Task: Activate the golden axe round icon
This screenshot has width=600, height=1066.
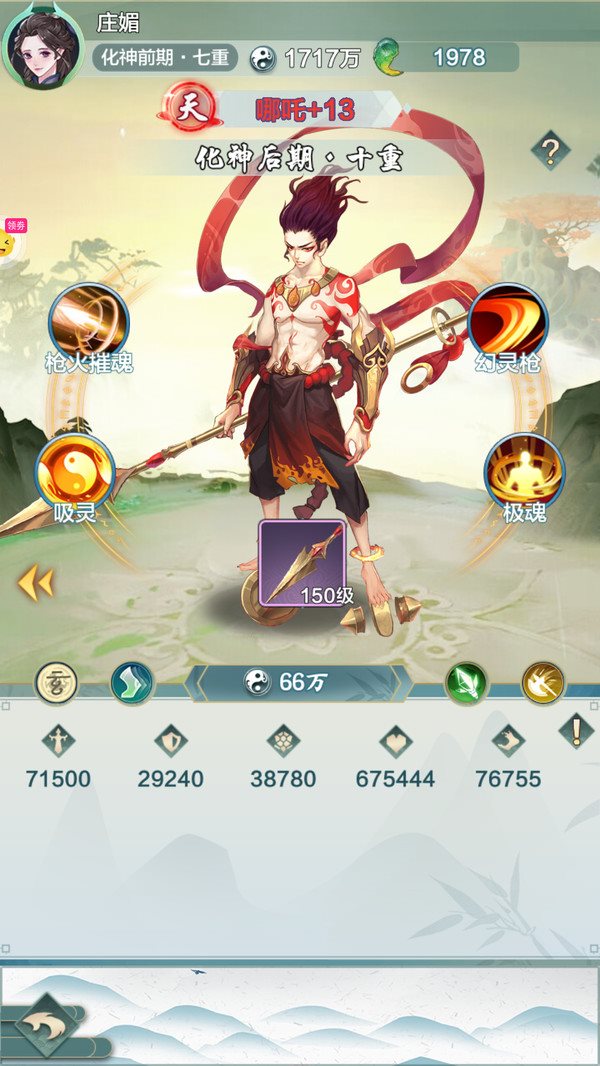Action: (543, 683)
